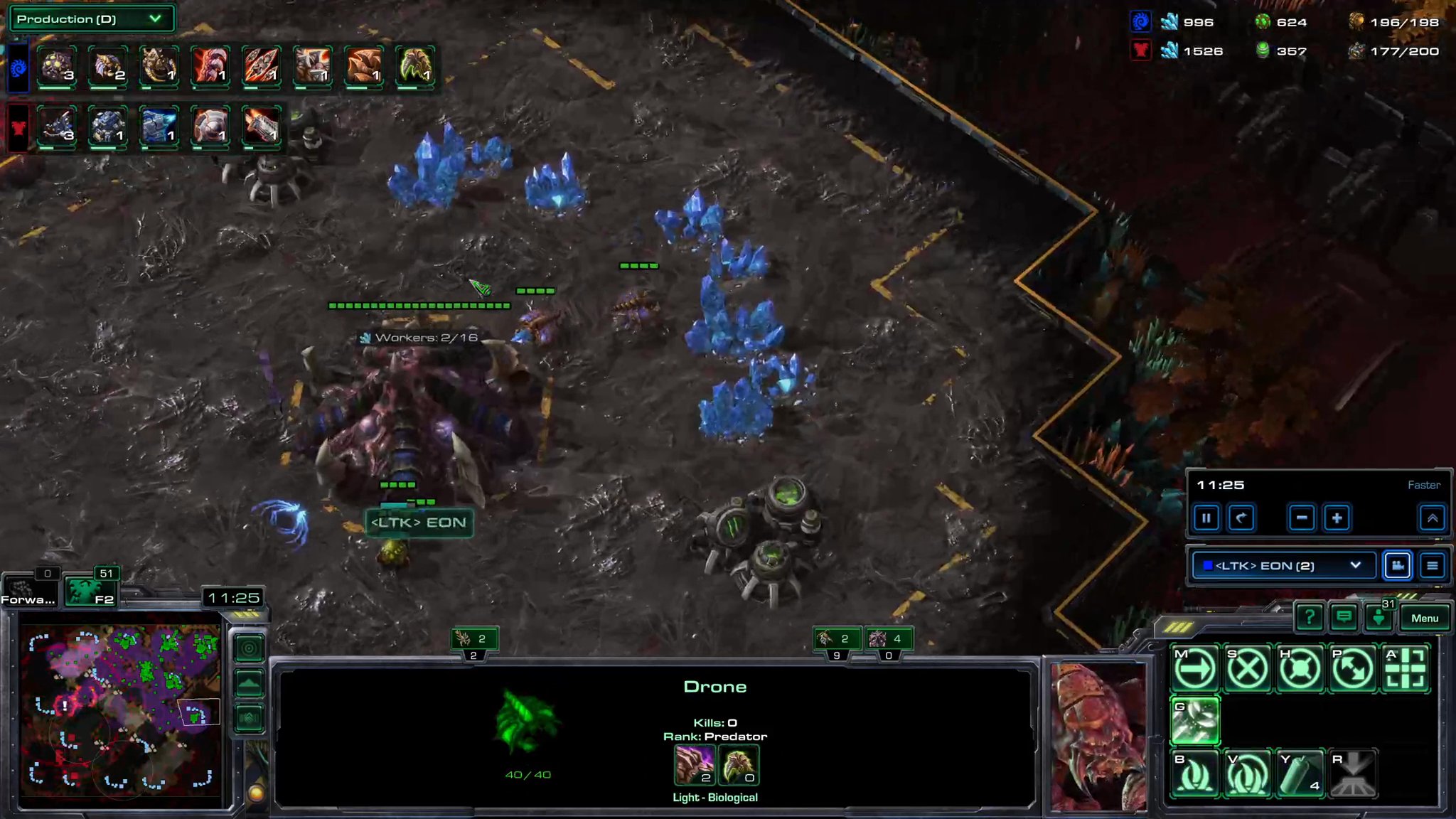Click the Attack command icon
The image size is (1456, 819).
click(x=1406, y=668)
